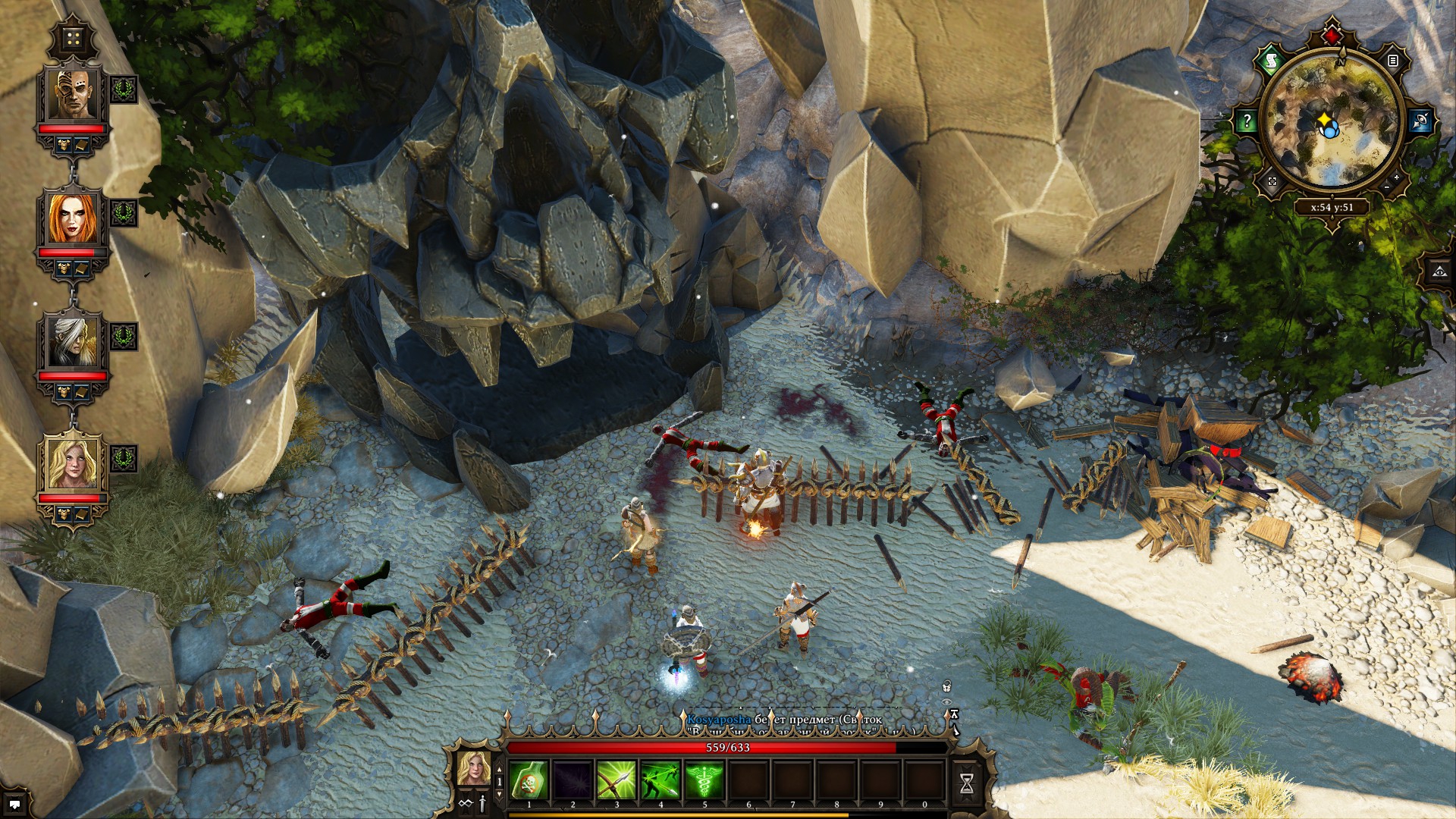Expand the minimap to full map
Viewport: 1456px width, 819px height.
tap(1272, 181)
